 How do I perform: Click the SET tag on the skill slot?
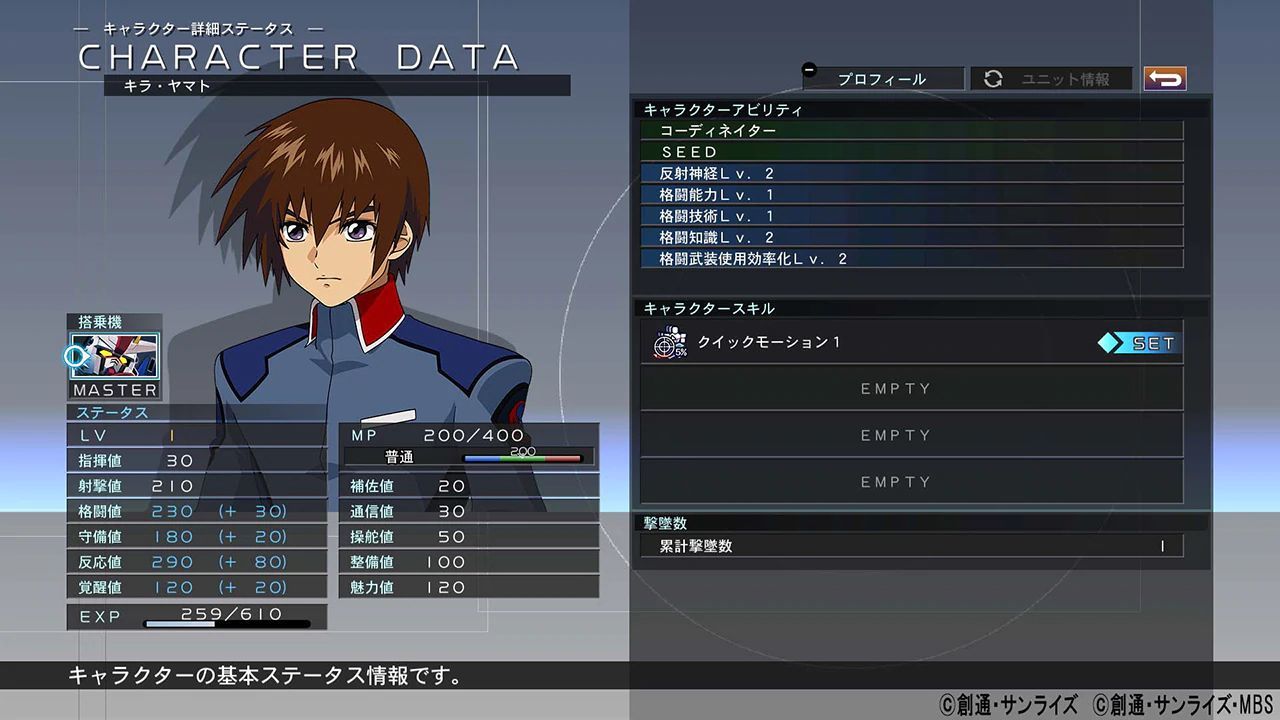point(1140,343)
